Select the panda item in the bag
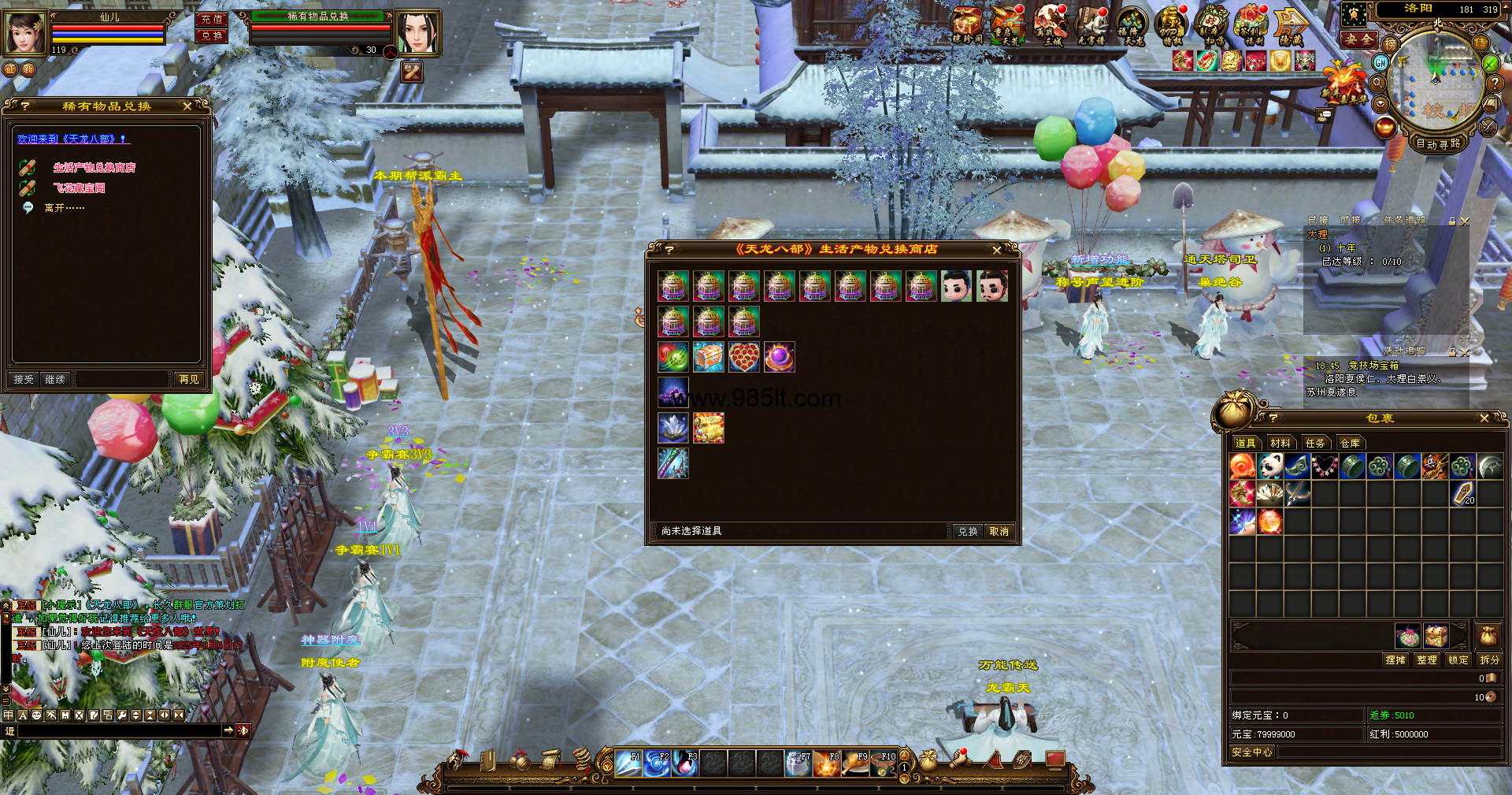This screenshot has height=795, width=1512. [1269, 466]
